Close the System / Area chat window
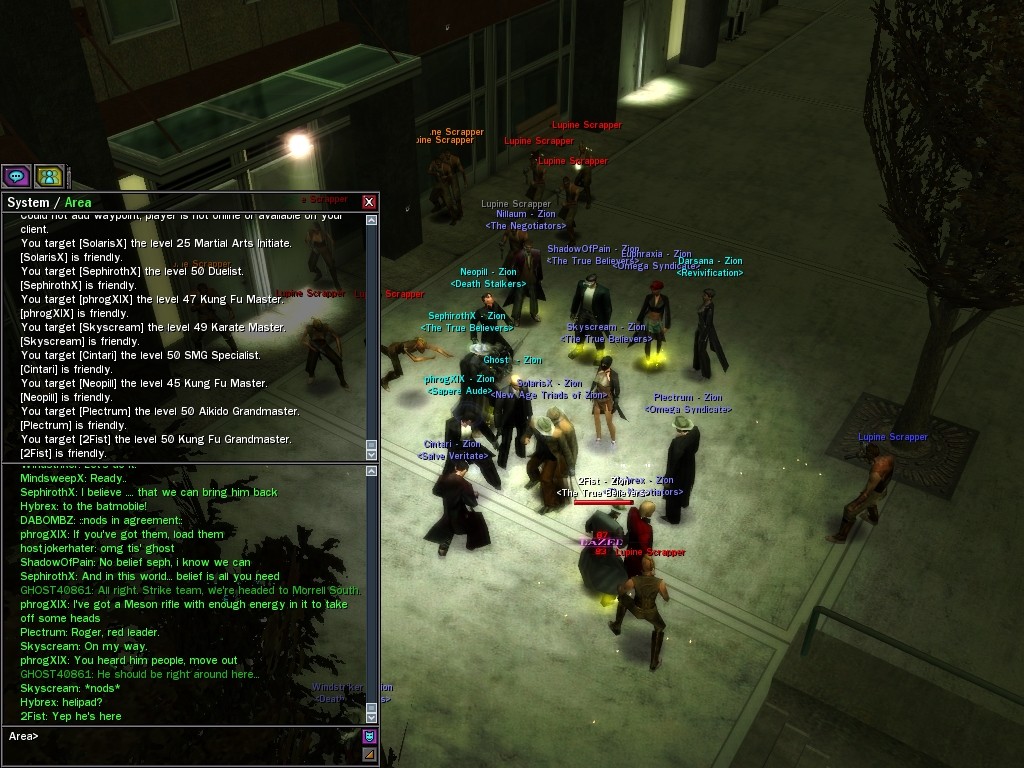The height and width of the screenshot is (768, 1024). 369,202
